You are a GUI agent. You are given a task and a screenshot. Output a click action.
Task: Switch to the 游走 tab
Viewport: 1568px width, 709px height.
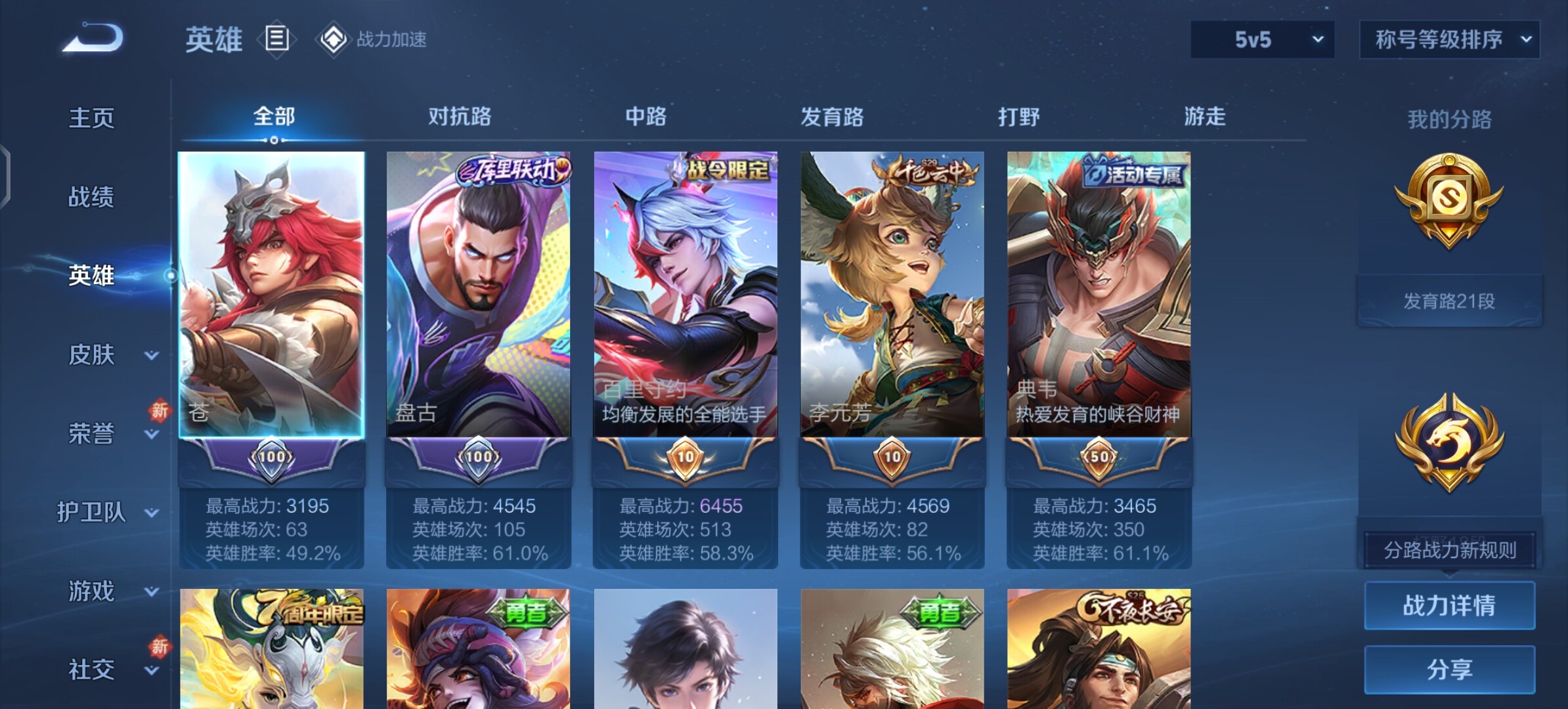(x=1205, y=117)
